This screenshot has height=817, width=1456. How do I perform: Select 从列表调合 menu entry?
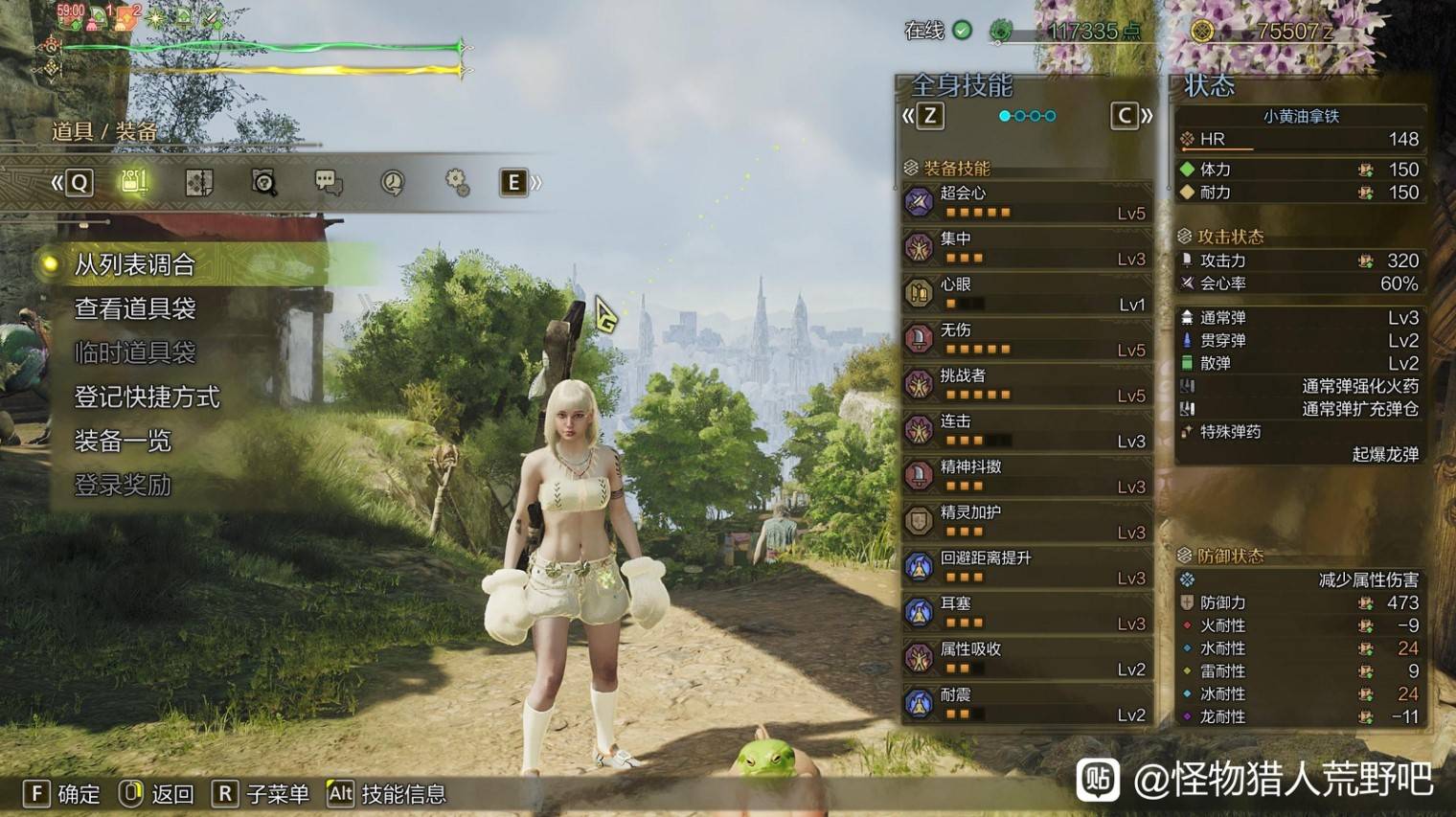135,264
